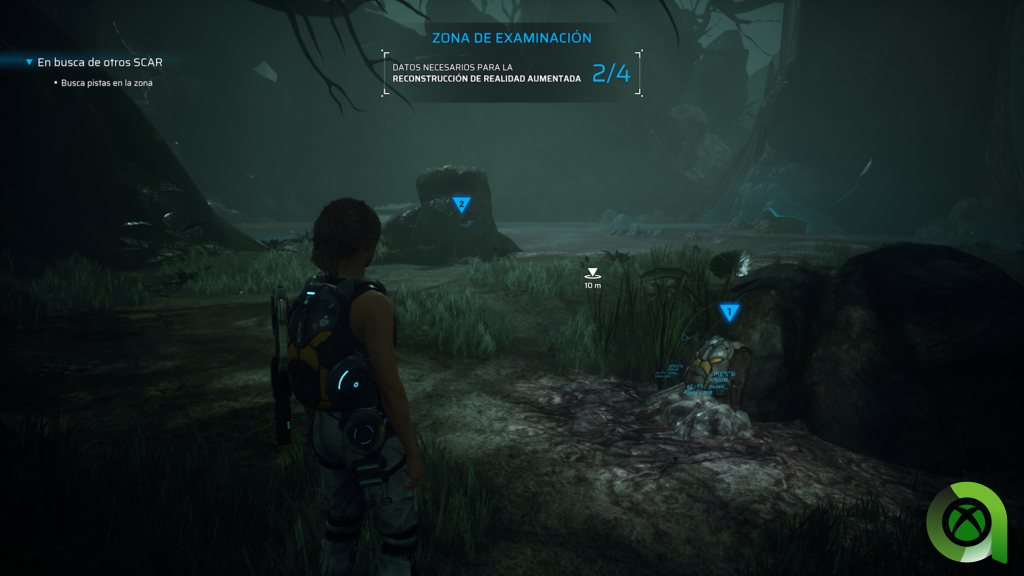The image size is (1024, 576).
Task: Click the Xbox logo watermark
Action: pos(972,521)
